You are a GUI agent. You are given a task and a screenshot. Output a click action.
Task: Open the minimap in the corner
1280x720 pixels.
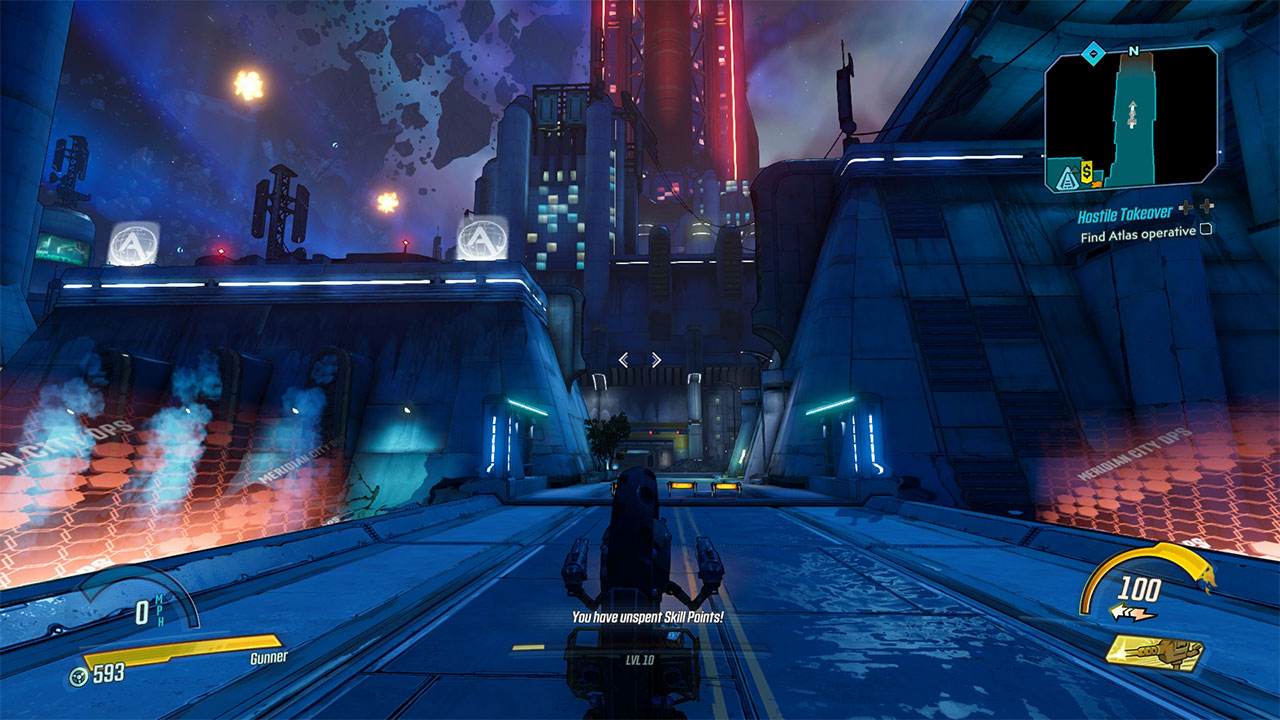point(1131,117)
